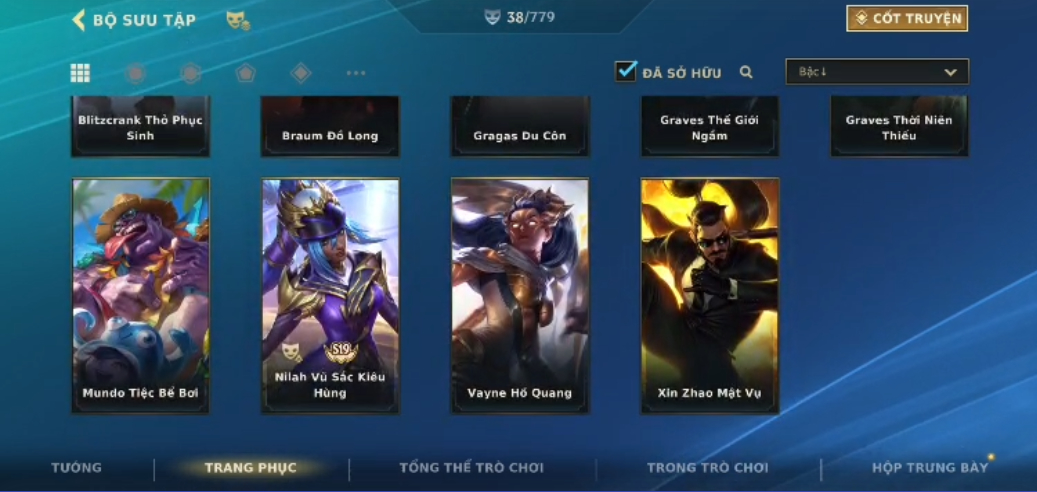The height and width of the screenshot is (492, 1037).
Task: Open the Bậc sort dropdown
Action: [877, 72]
